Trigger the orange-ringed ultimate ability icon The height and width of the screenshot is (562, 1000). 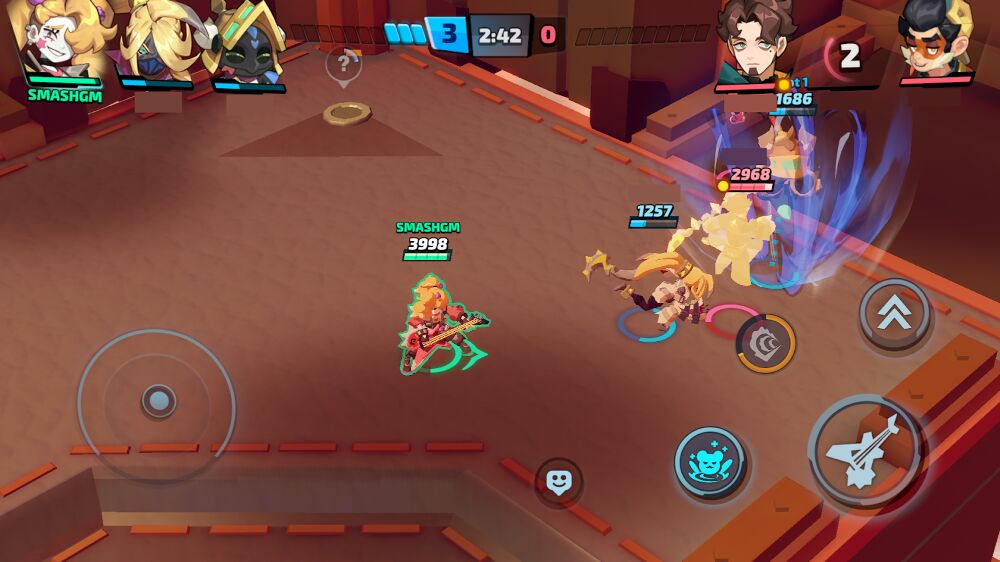coord(766,343)
